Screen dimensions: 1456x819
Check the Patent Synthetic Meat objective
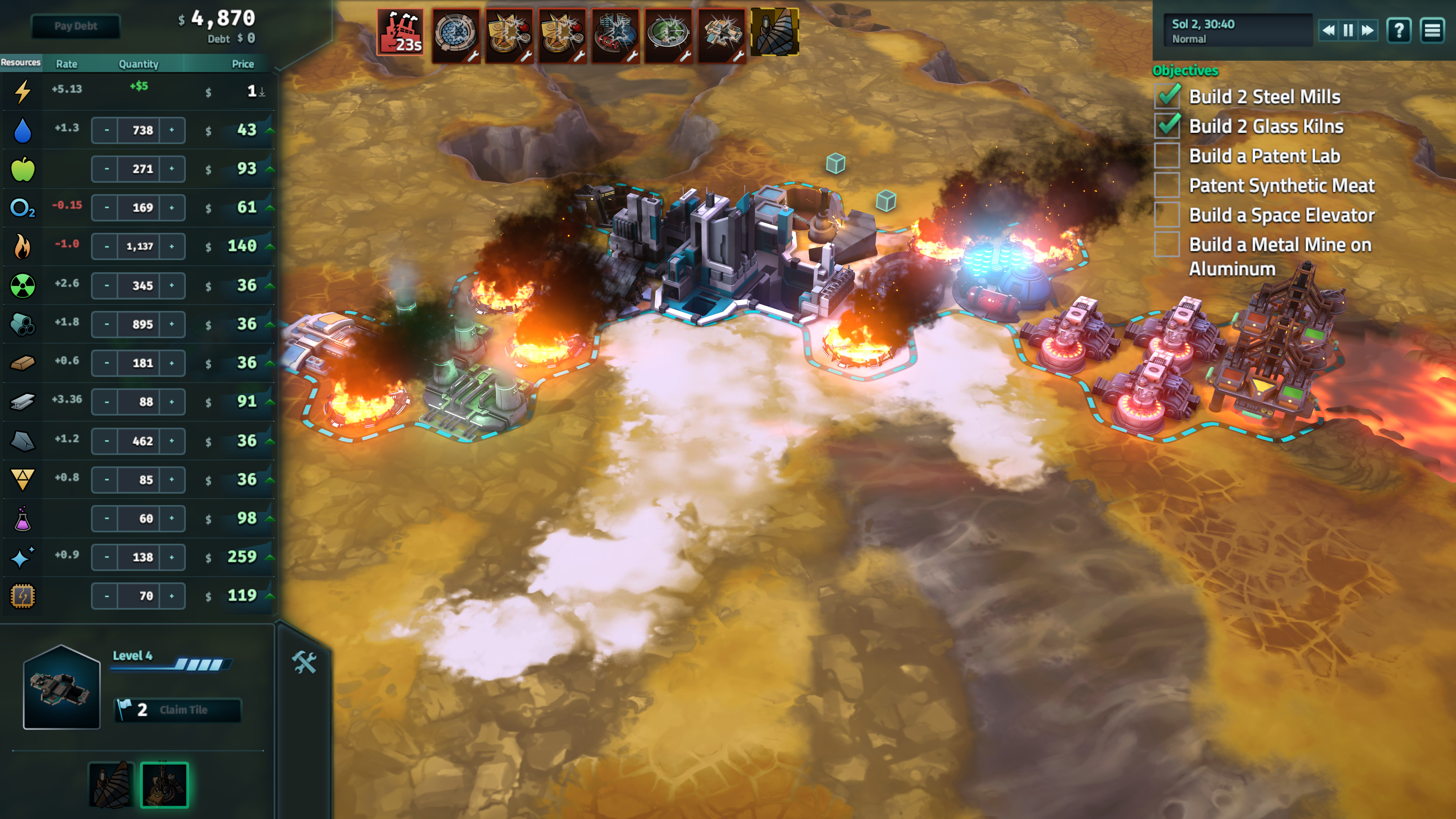[x=1167, y=185]
